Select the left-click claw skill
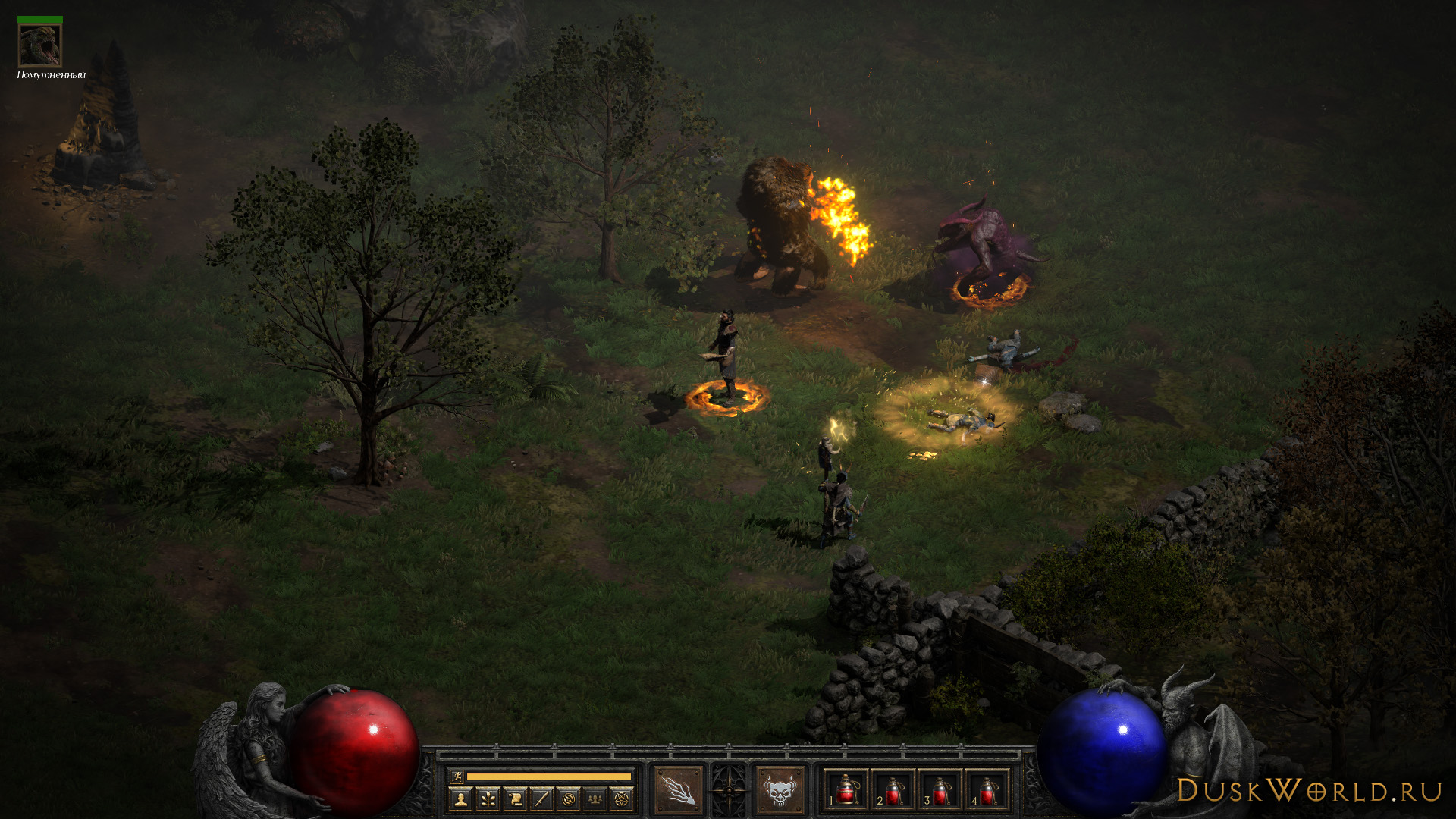This screenshot has width=1456, height=819. (678, 790)
